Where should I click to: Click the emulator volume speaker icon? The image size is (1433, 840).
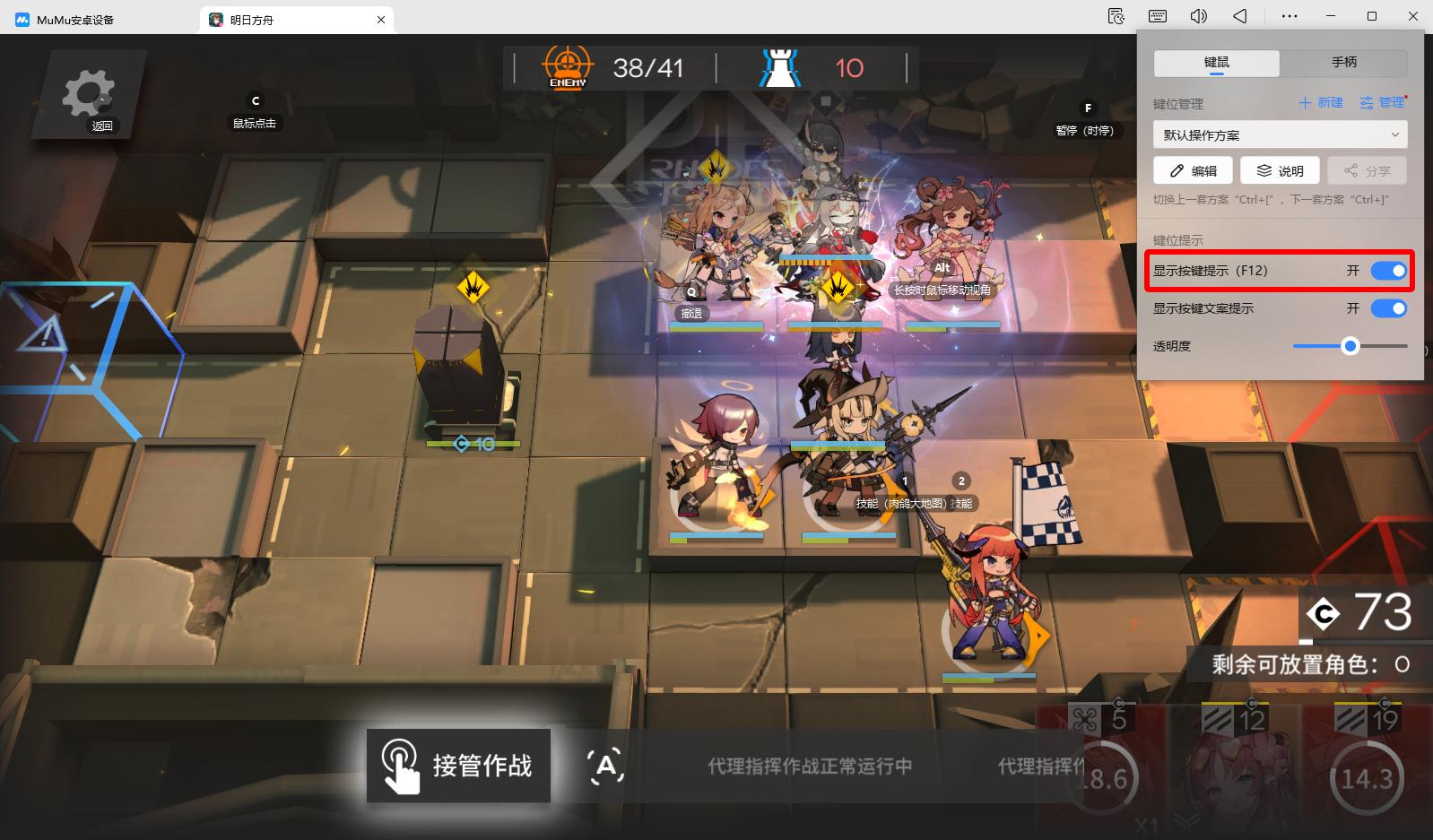(x=1198, y=16)
